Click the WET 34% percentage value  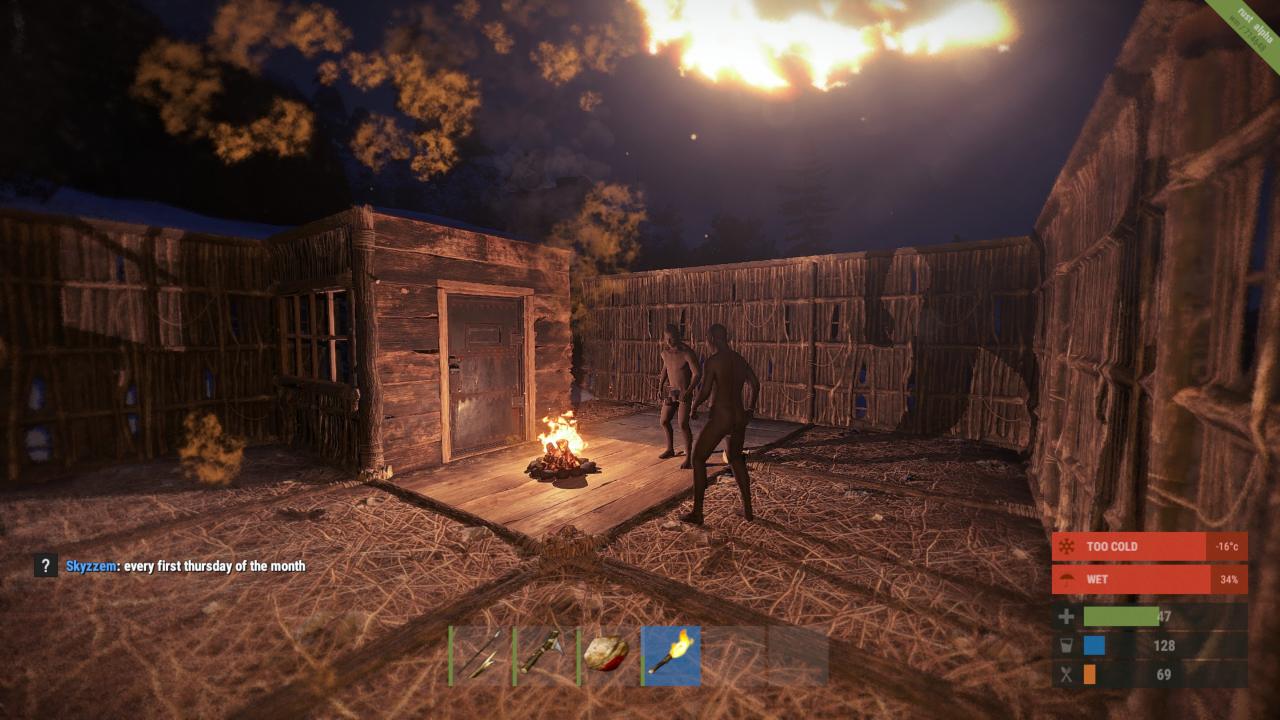click(x=1229, y=580)
